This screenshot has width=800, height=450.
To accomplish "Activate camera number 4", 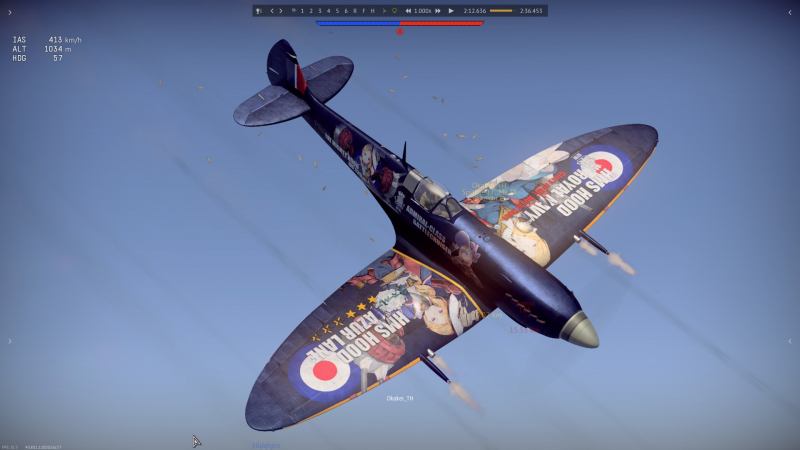I will pyautogui.click(x=328, y=11).
